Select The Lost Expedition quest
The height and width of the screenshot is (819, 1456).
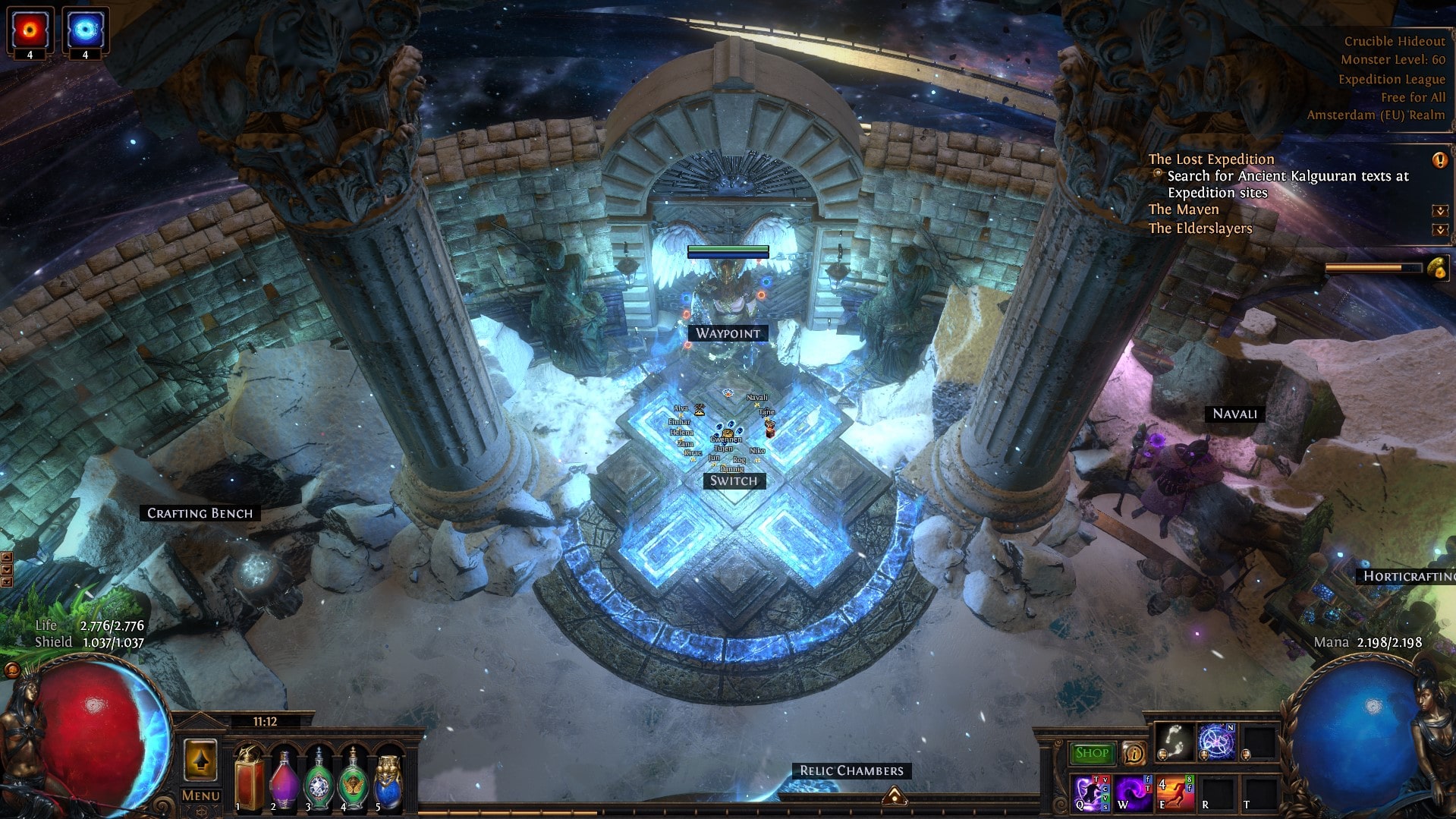pos(1210,159)
